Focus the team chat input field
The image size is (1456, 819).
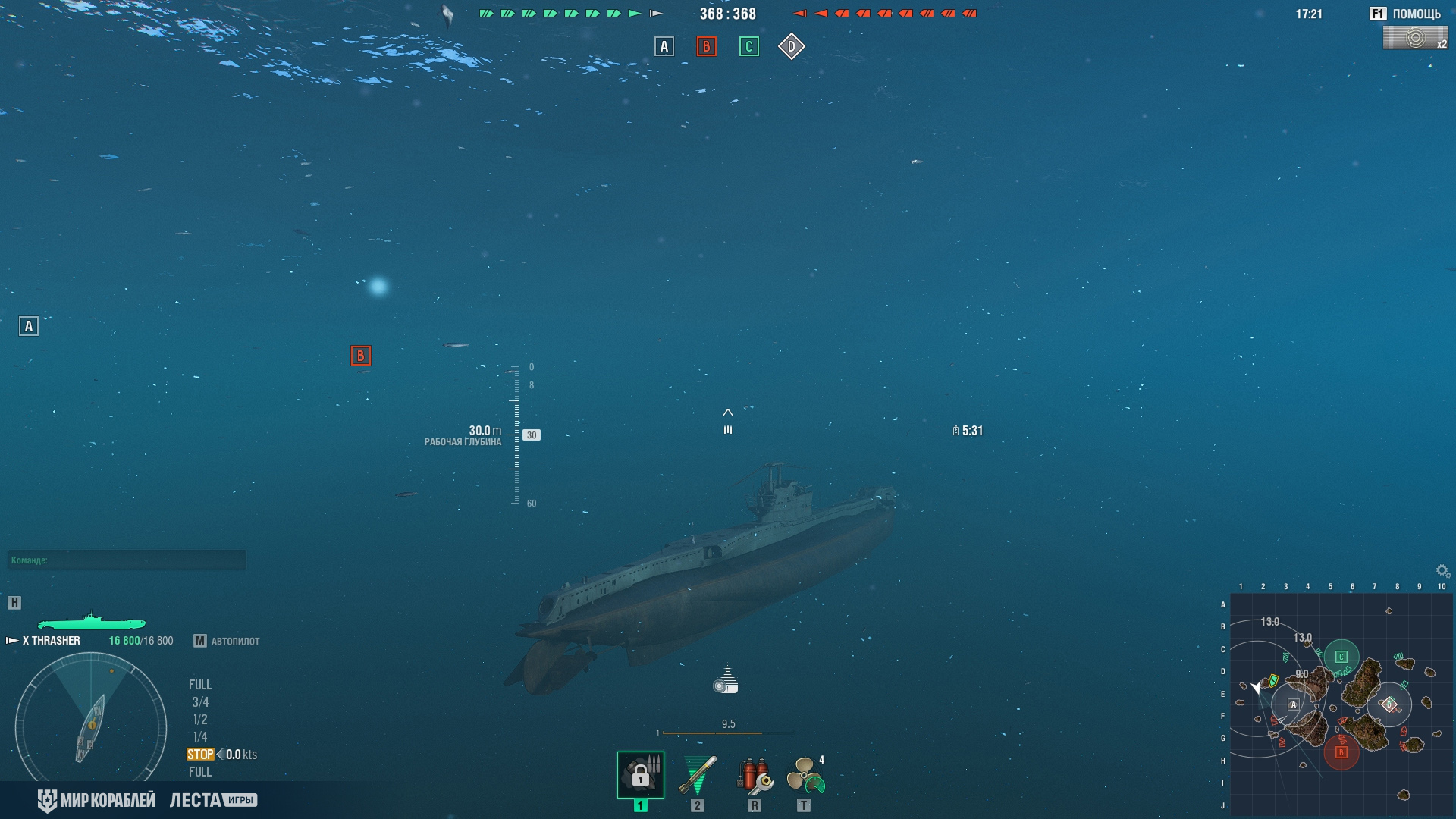click(x=127, y=560)
